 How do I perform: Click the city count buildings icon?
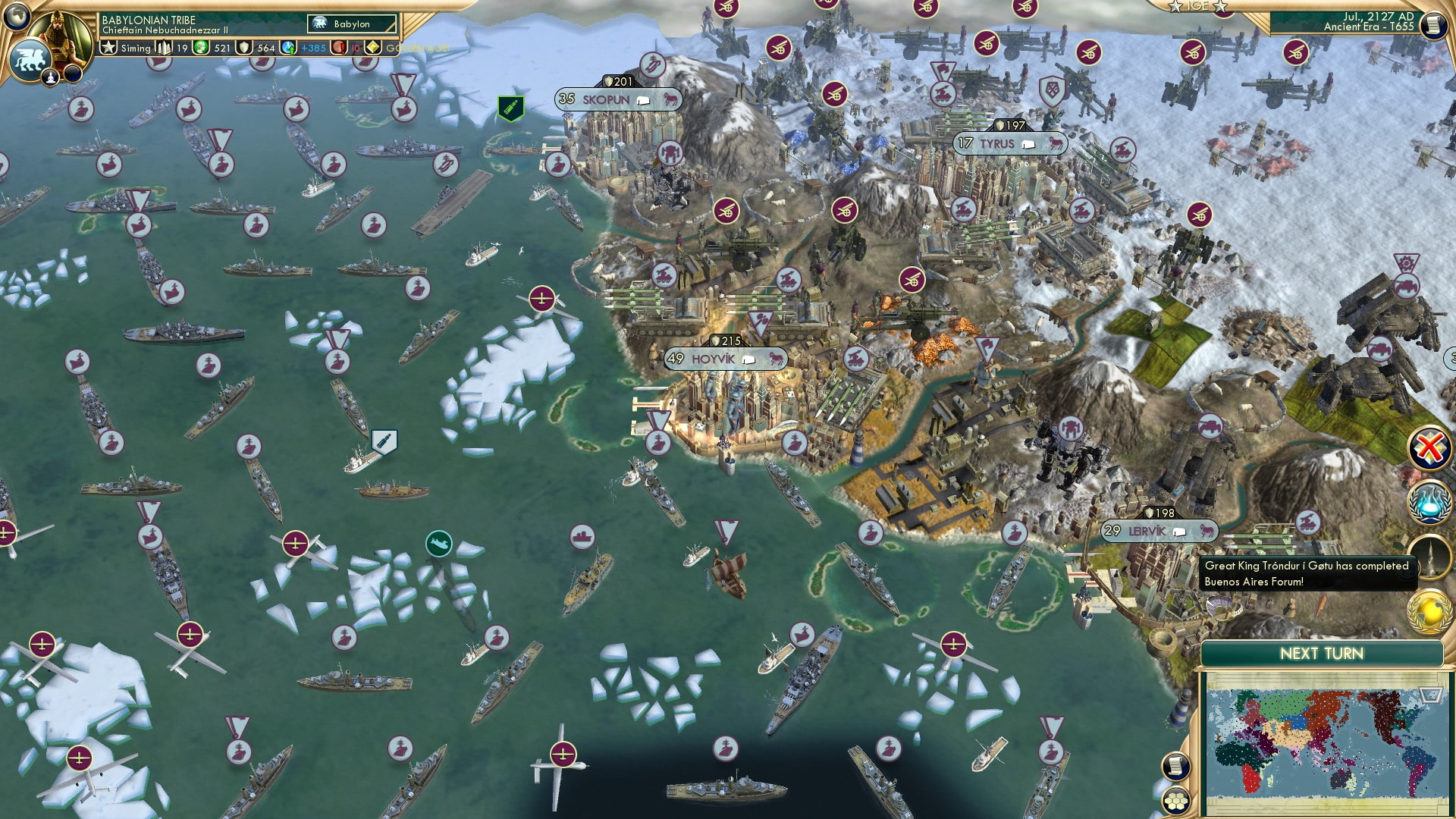click(163, 47)
